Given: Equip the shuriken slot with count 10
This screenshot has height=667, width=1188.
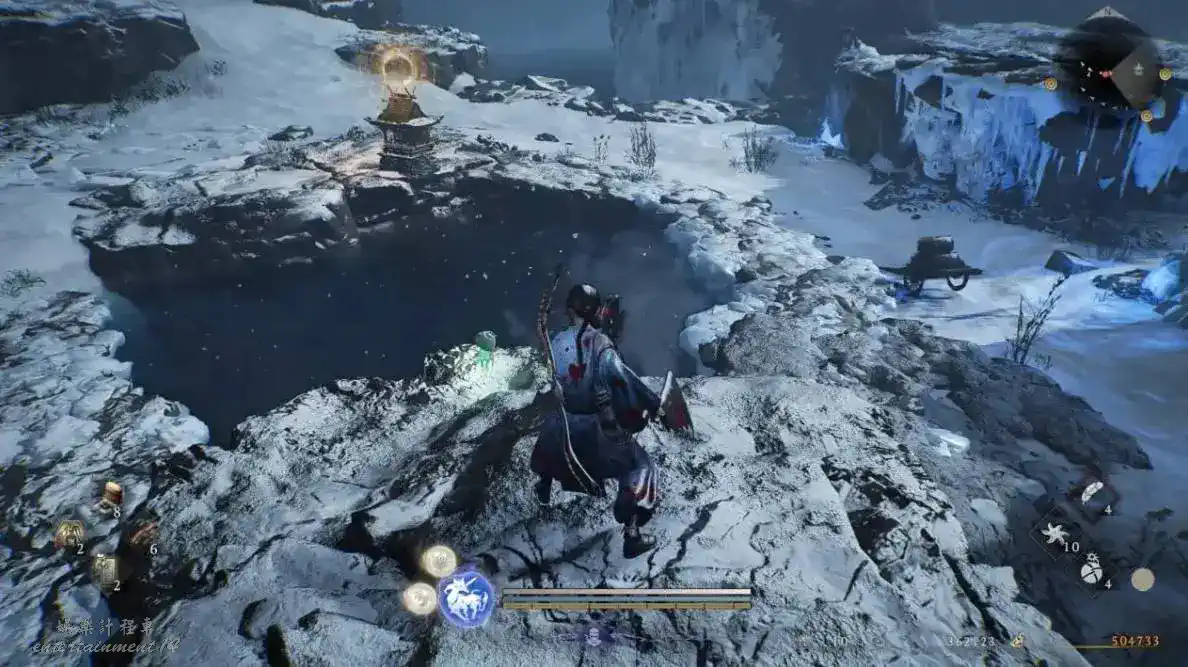Looking at the screenshot, I should coord(1055,534).
